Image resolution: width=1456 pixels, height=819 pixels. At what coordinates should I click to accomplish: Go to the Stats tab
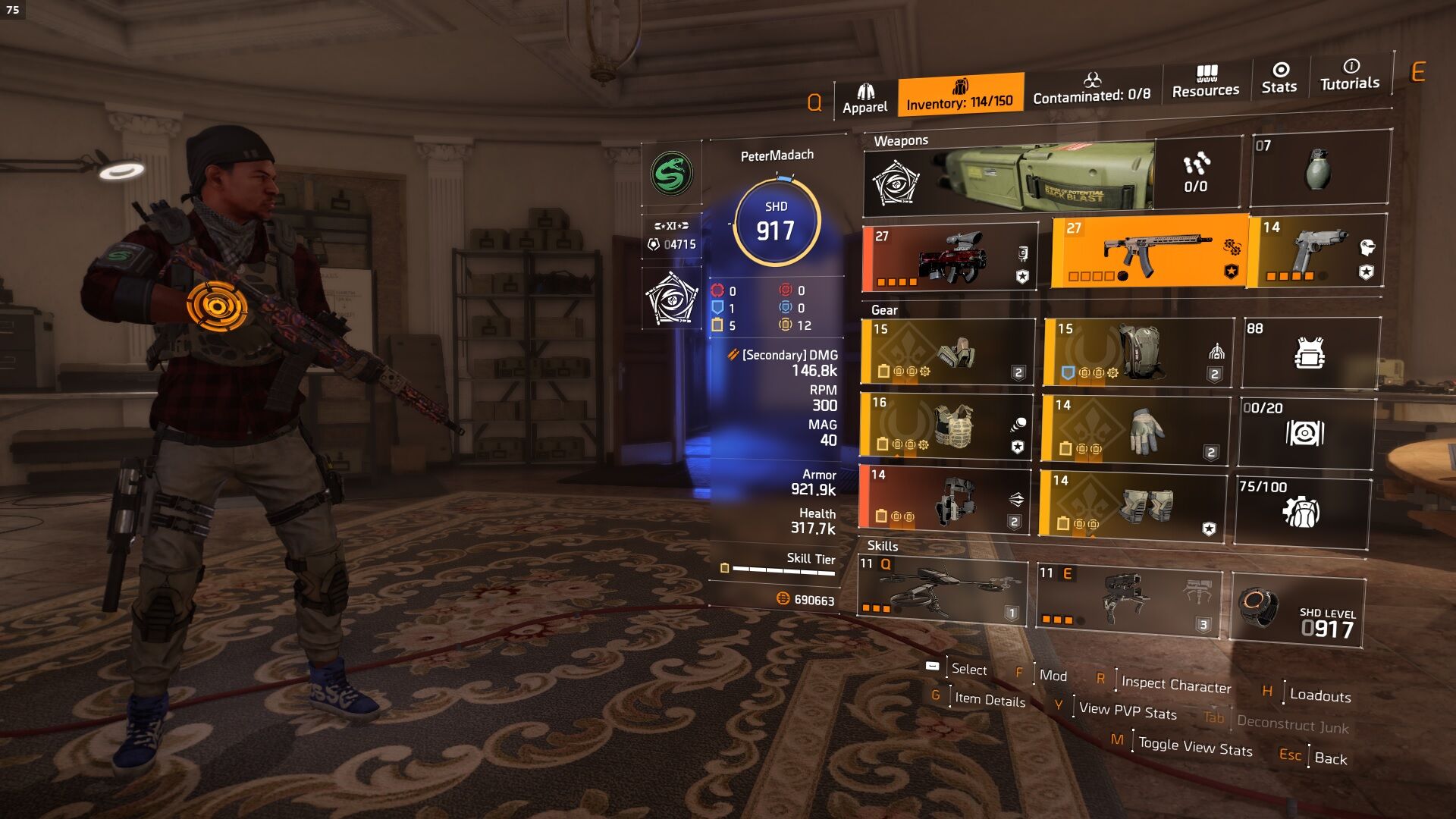click(x=1279, y=78)
